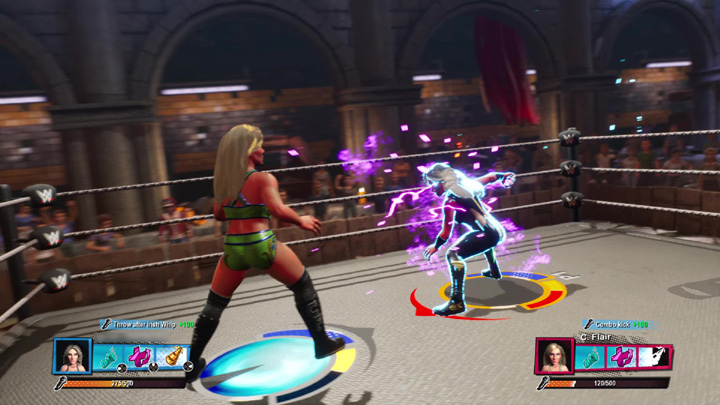This screenshot has width=720, height=405.
Task: Activate C. Flair's teal boot ability
Action: click(x=589, y=357)
